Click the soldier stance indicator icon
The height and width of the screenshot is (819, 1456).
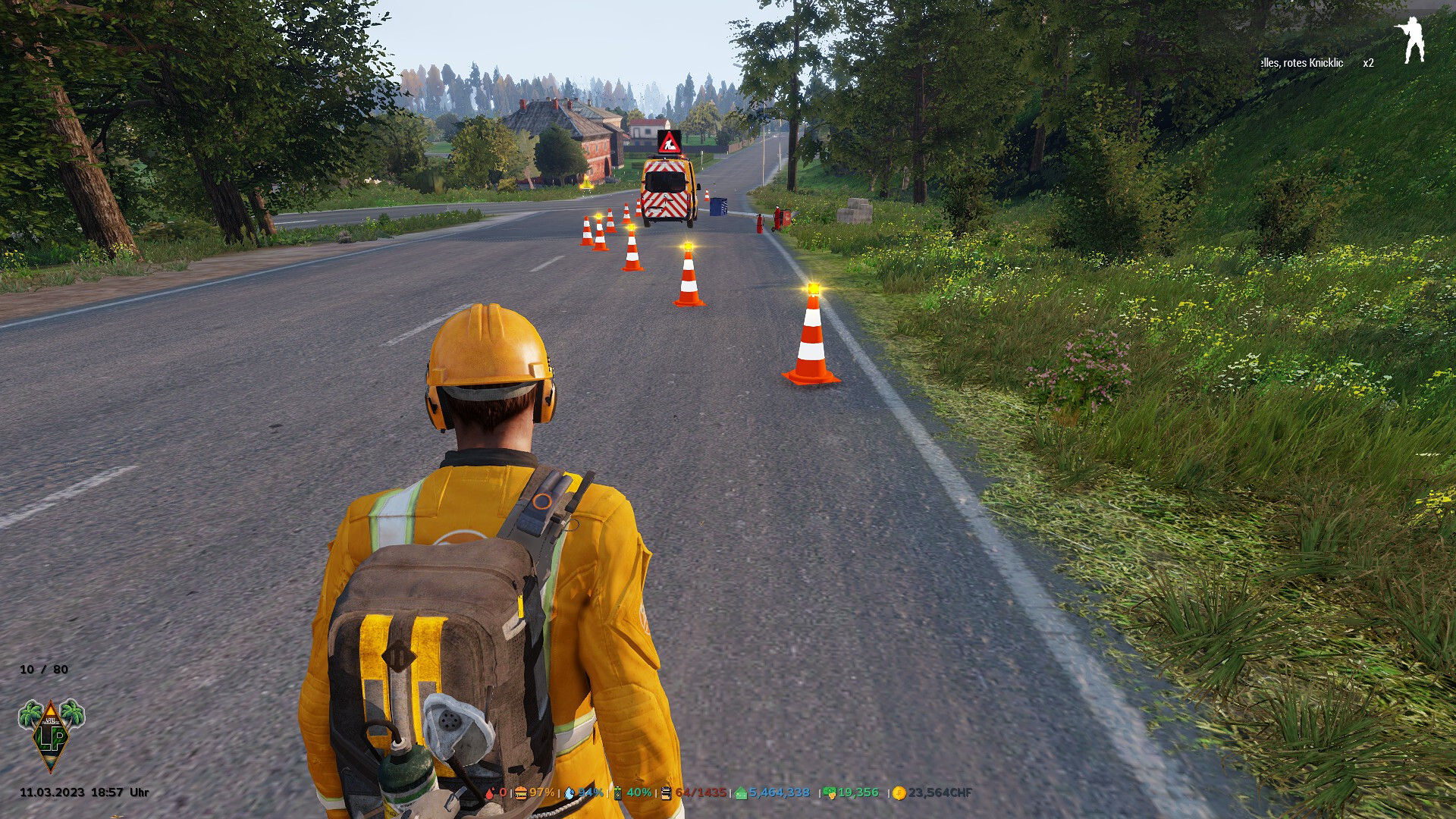pos(1411,39)
